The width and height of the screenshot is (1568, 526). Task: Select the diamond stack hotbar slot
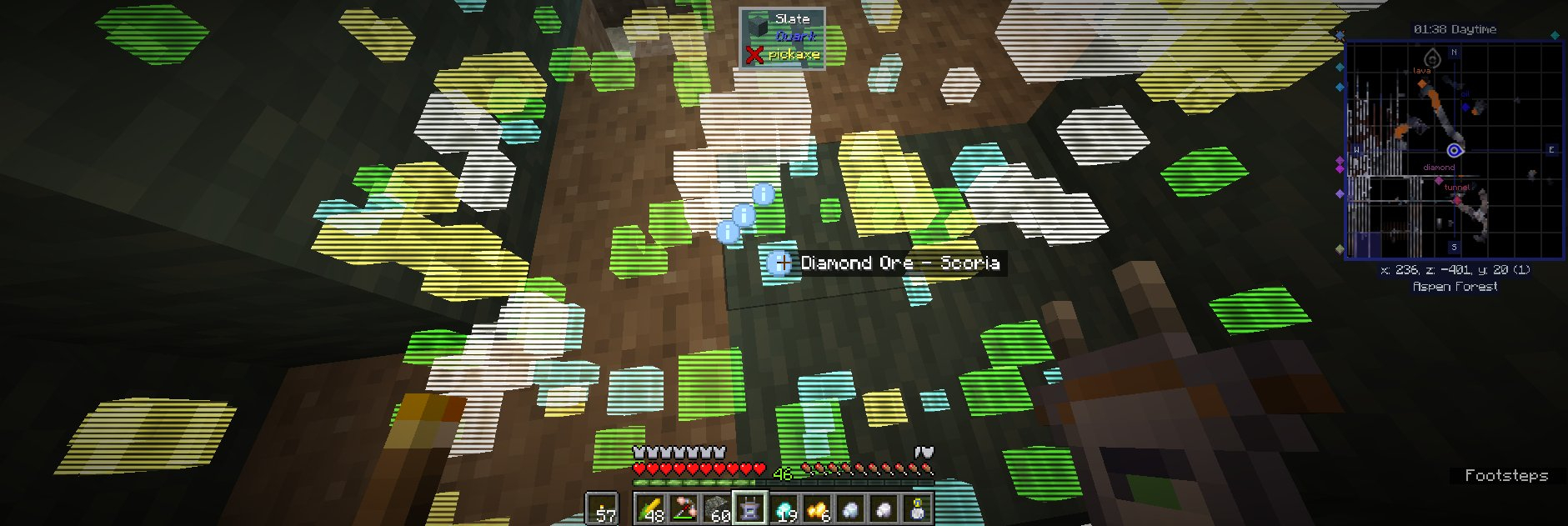[784, 508]
